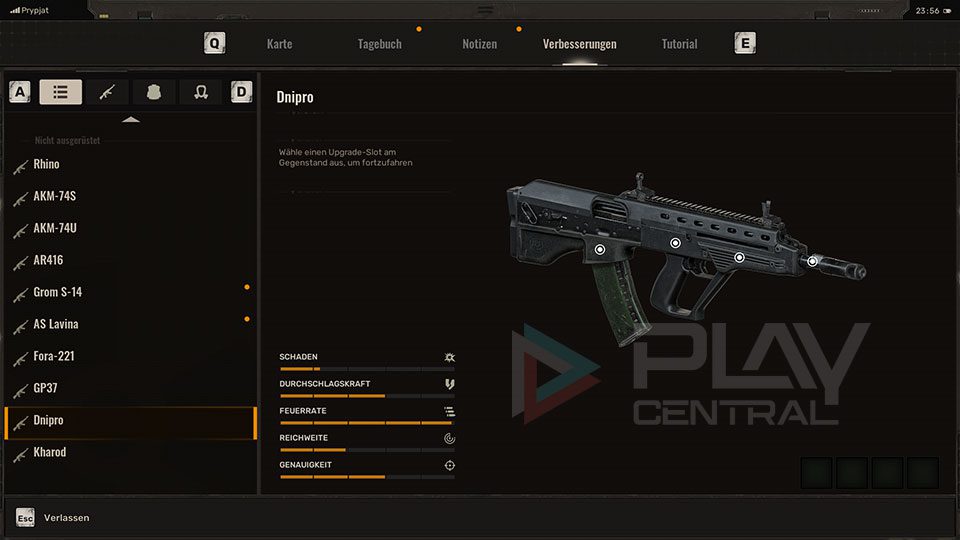
Task: Select Rhino from weapon list
Action: point(46,164)
